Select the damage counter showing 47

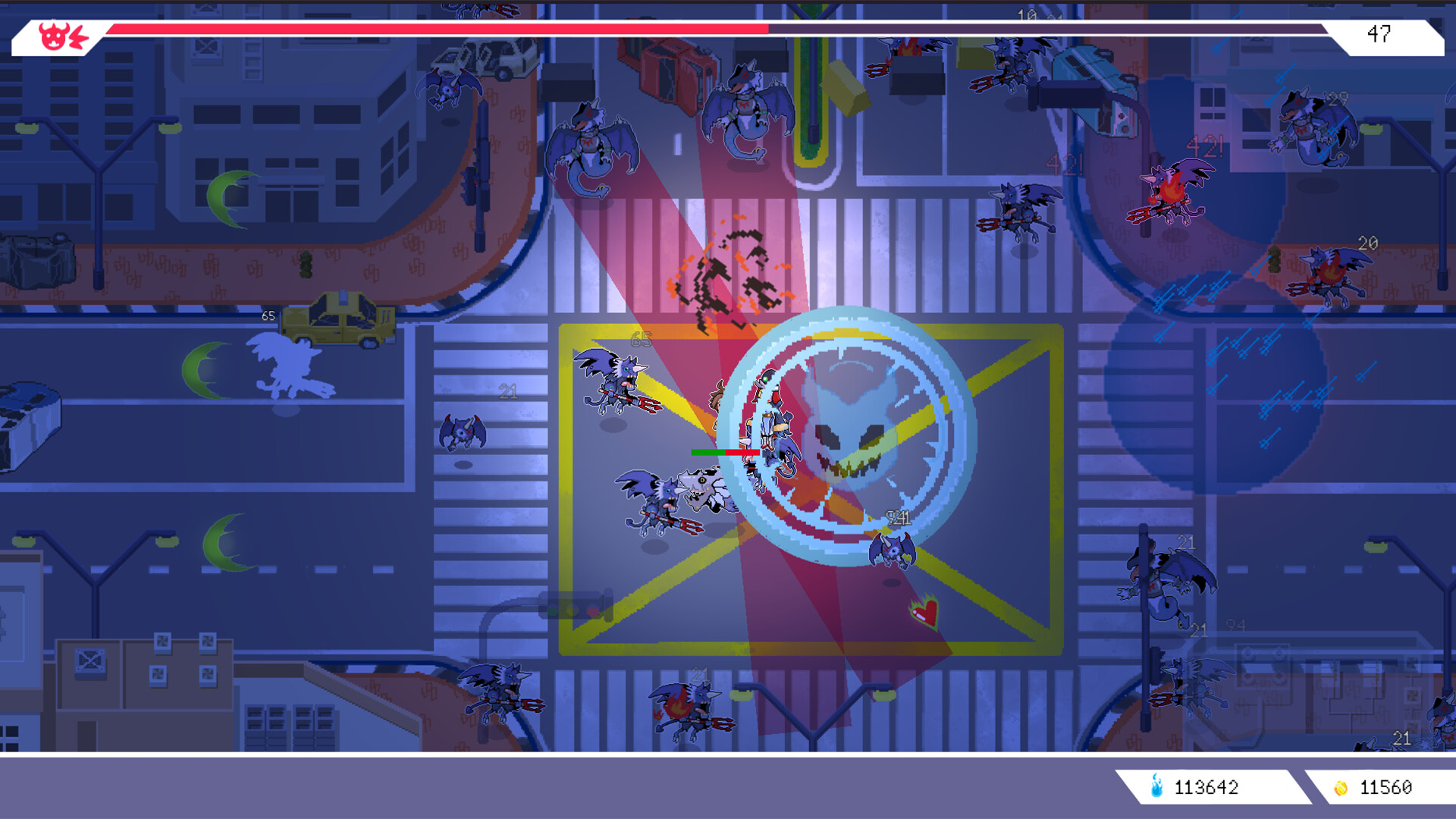(x=1380, y=32)
